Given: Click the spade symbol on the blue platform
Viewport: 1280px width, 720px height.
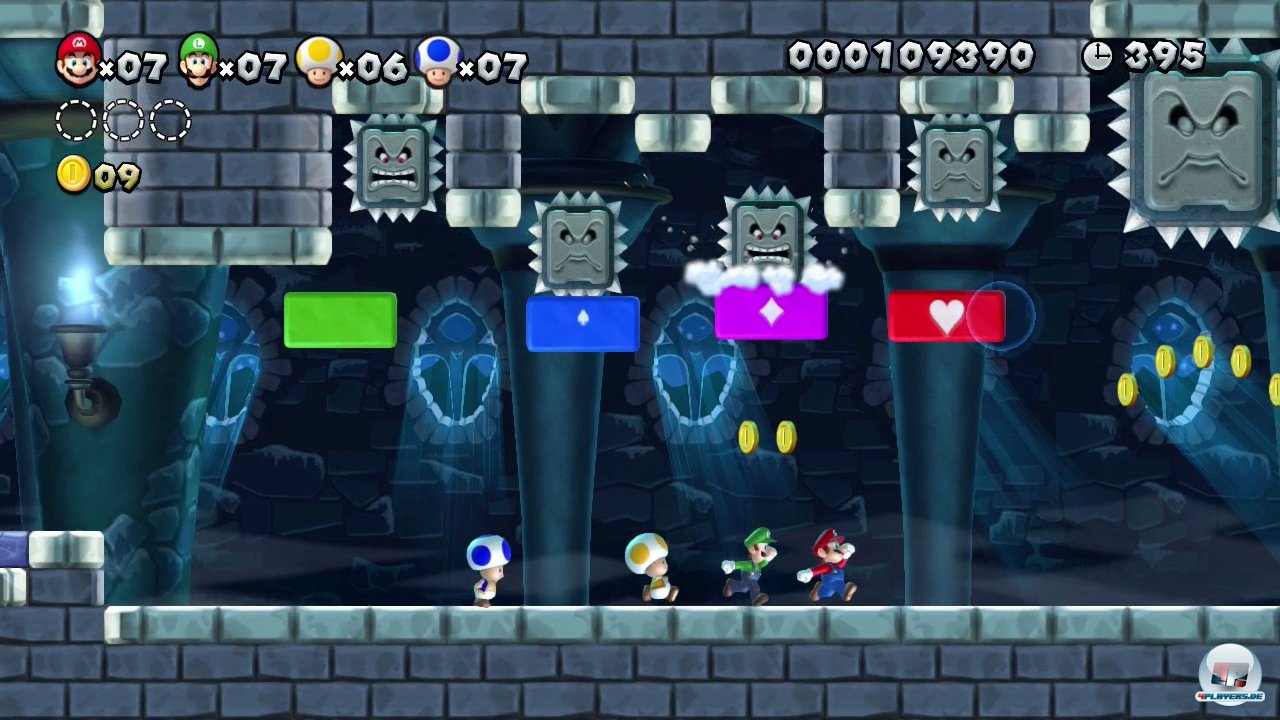Looking at the screenshot, I should pos(582,316).
